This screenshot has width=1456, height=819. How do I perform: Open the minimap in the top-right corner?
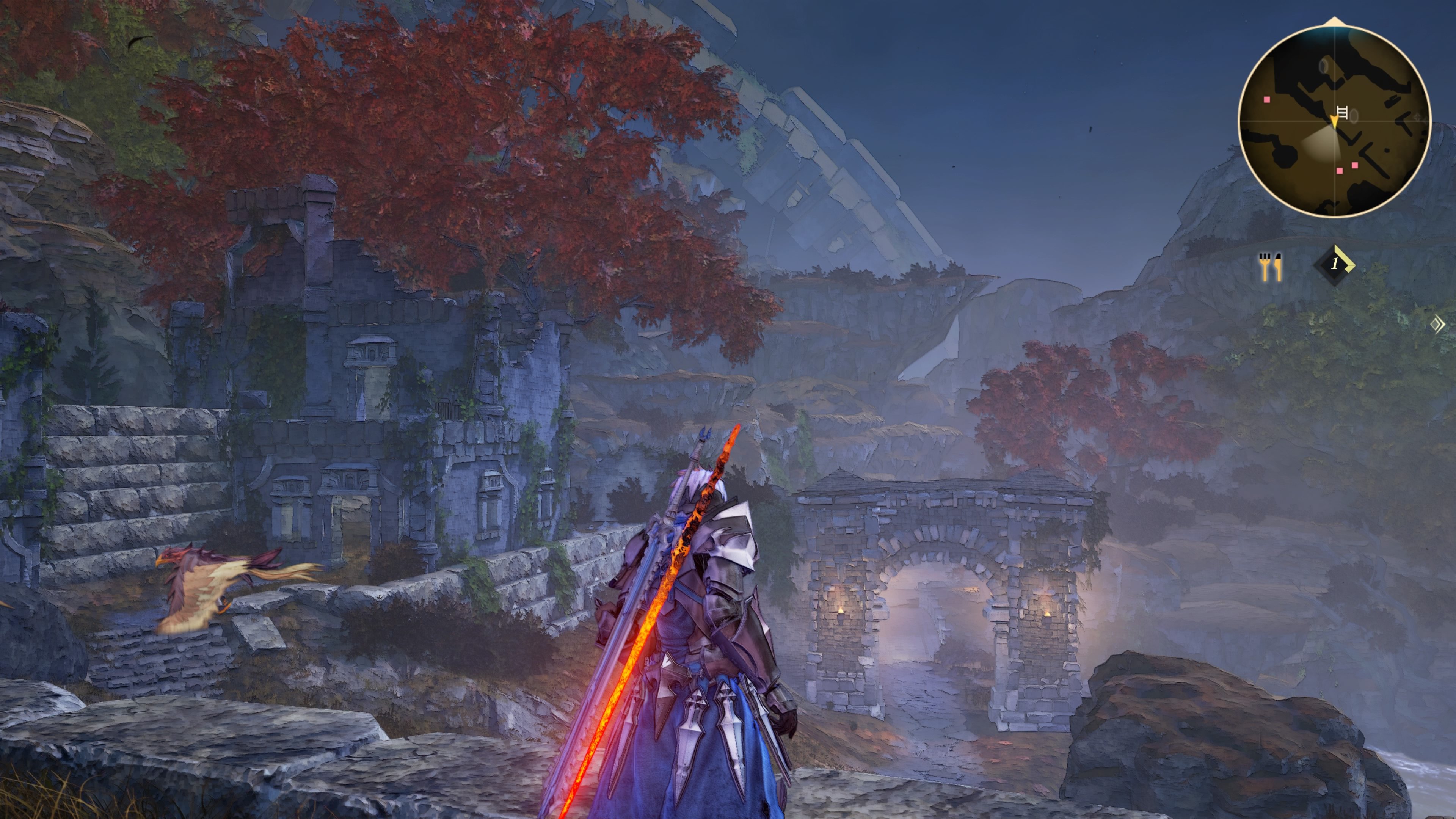[x=1335, y=121]
